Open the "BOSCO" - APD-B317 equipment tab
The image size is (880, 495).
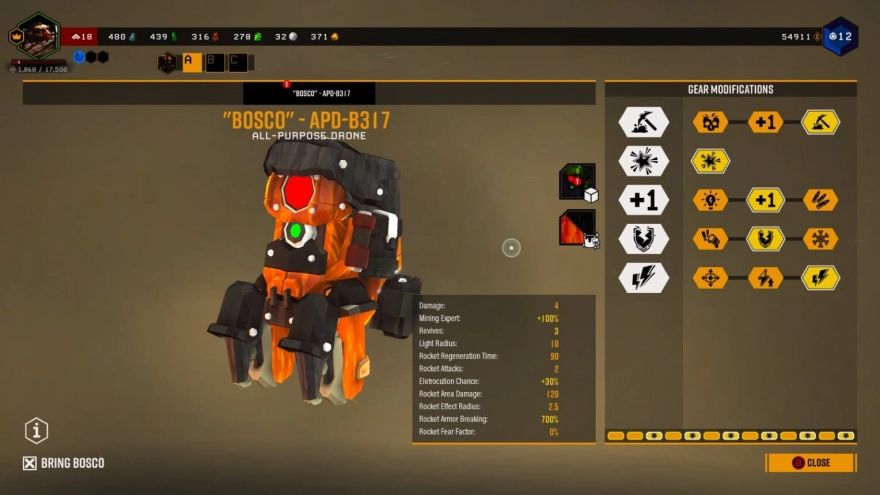(309, 93)
